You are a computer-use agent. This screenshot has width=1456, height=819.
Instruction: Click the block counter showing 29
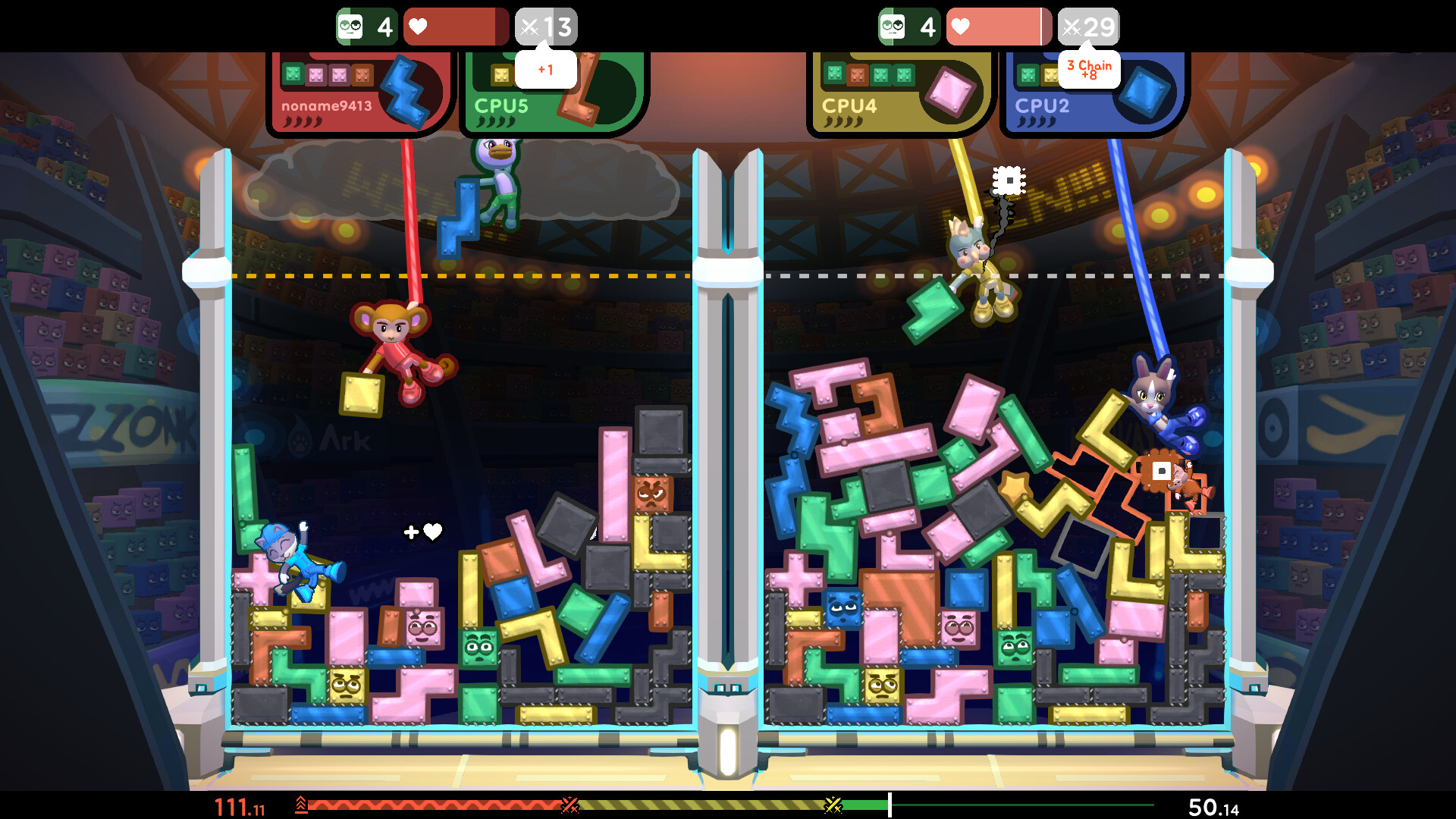point(1088,27)
